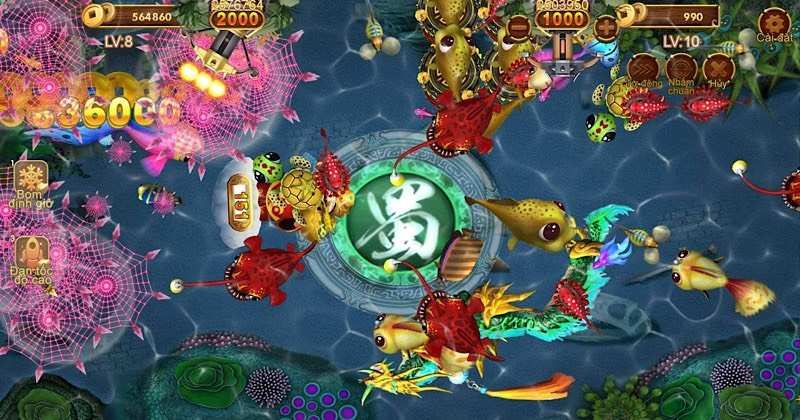Toggle the Nhắm chuẩn aim-lock button

click(x=680, y=67)
